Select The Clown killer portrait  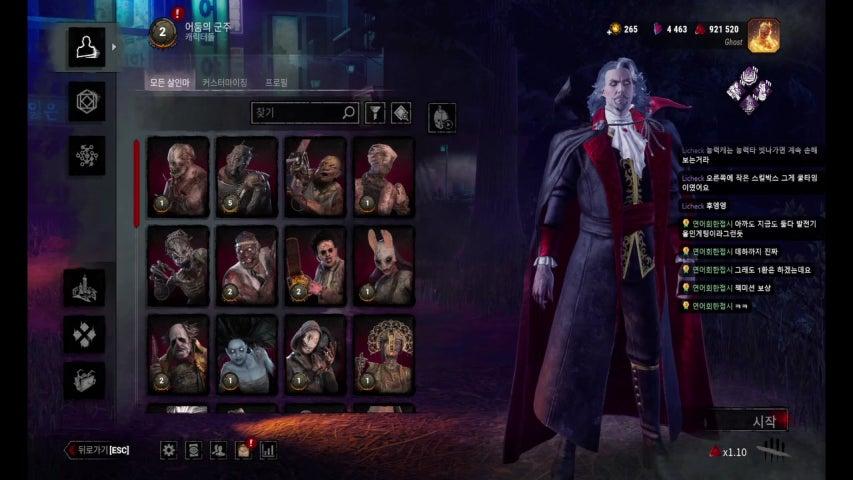pyautogui.click(x=178, y=355)
